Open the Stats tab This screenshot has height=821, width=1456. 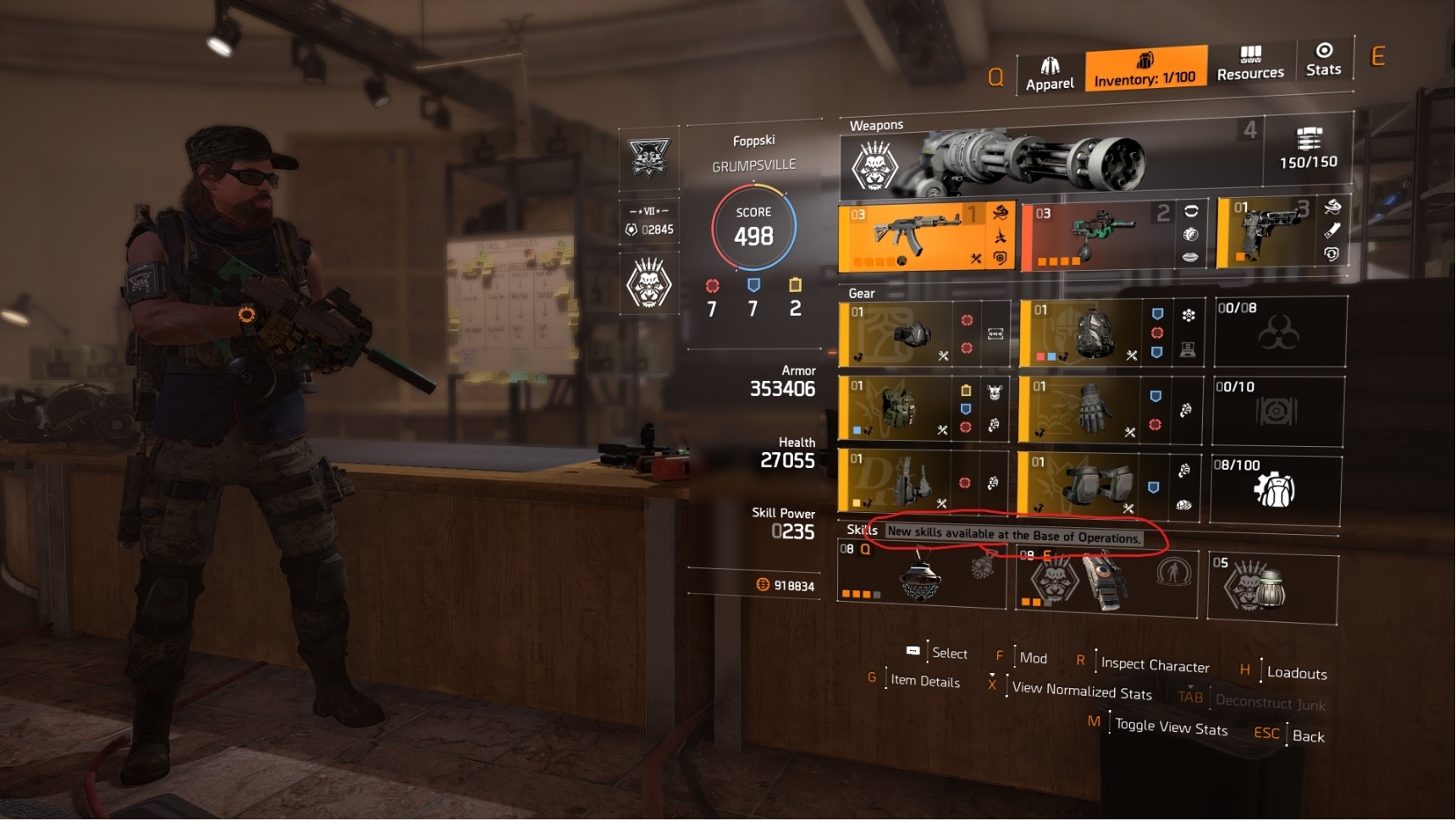(1323, 59)
